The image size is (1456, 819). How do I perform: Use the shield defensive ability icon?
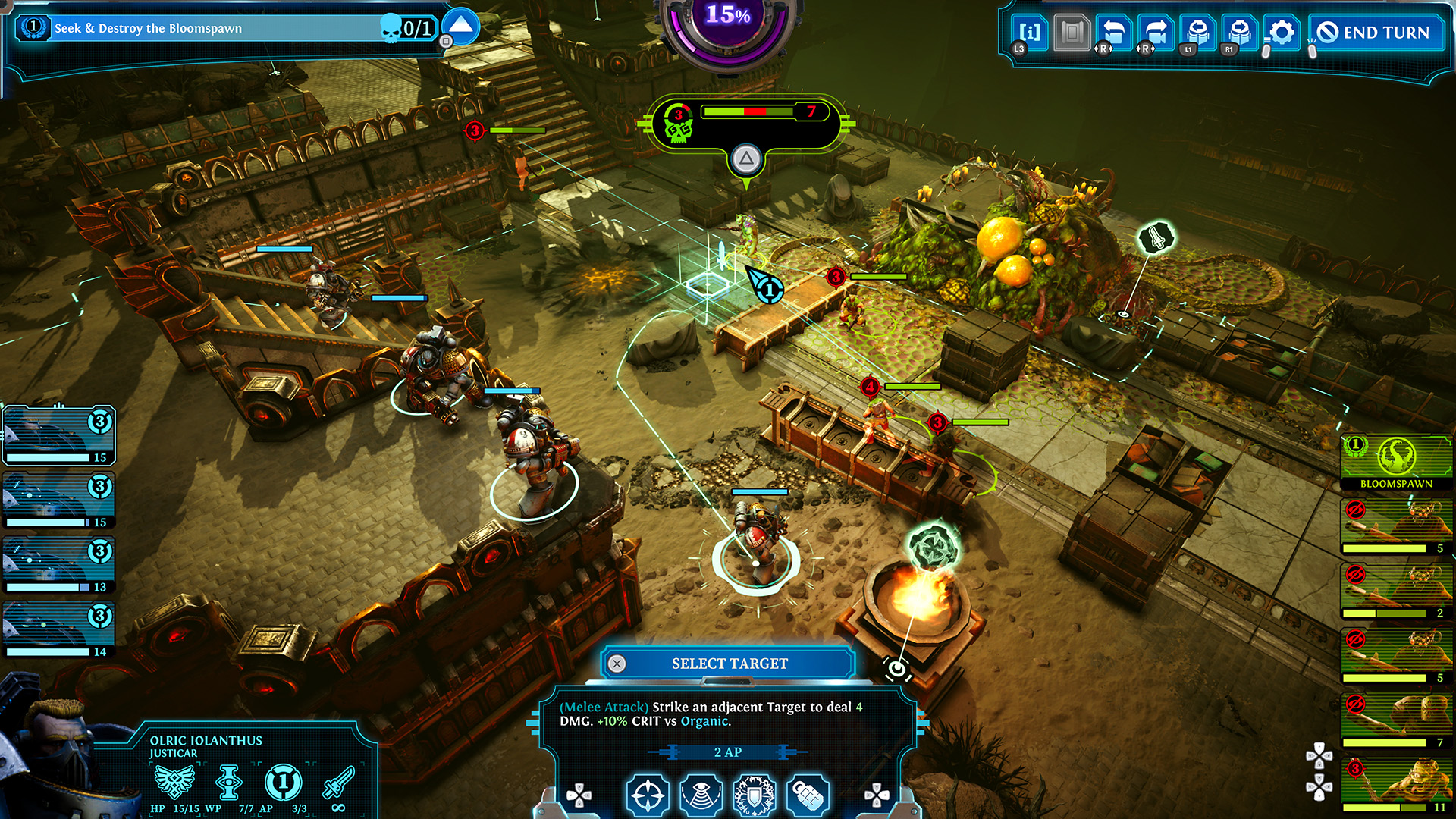click(x=752, y=795)
